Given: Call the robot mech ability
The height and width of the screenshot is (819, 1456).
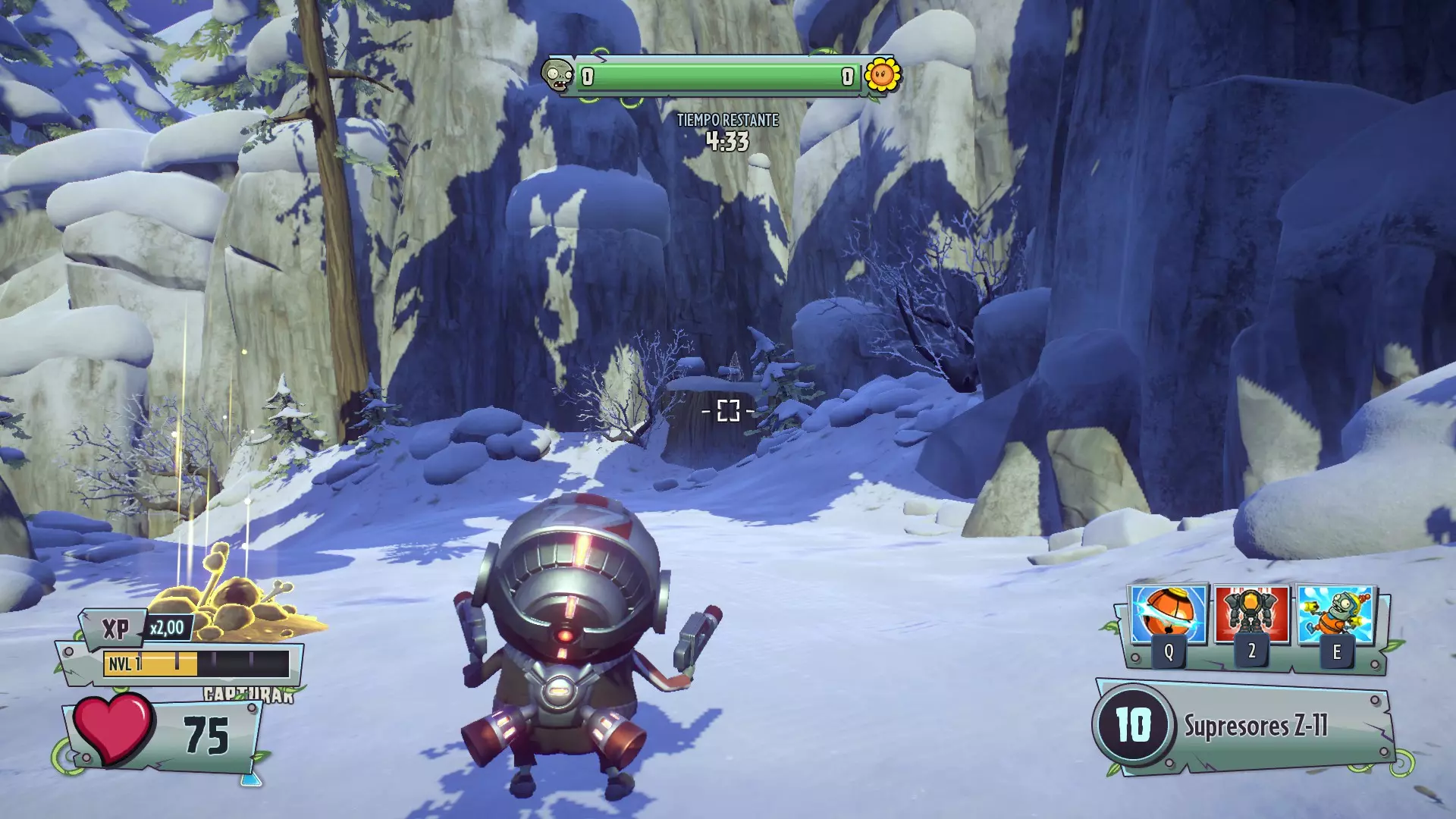Looking at the screenshot, I should tap(1251, 614).
